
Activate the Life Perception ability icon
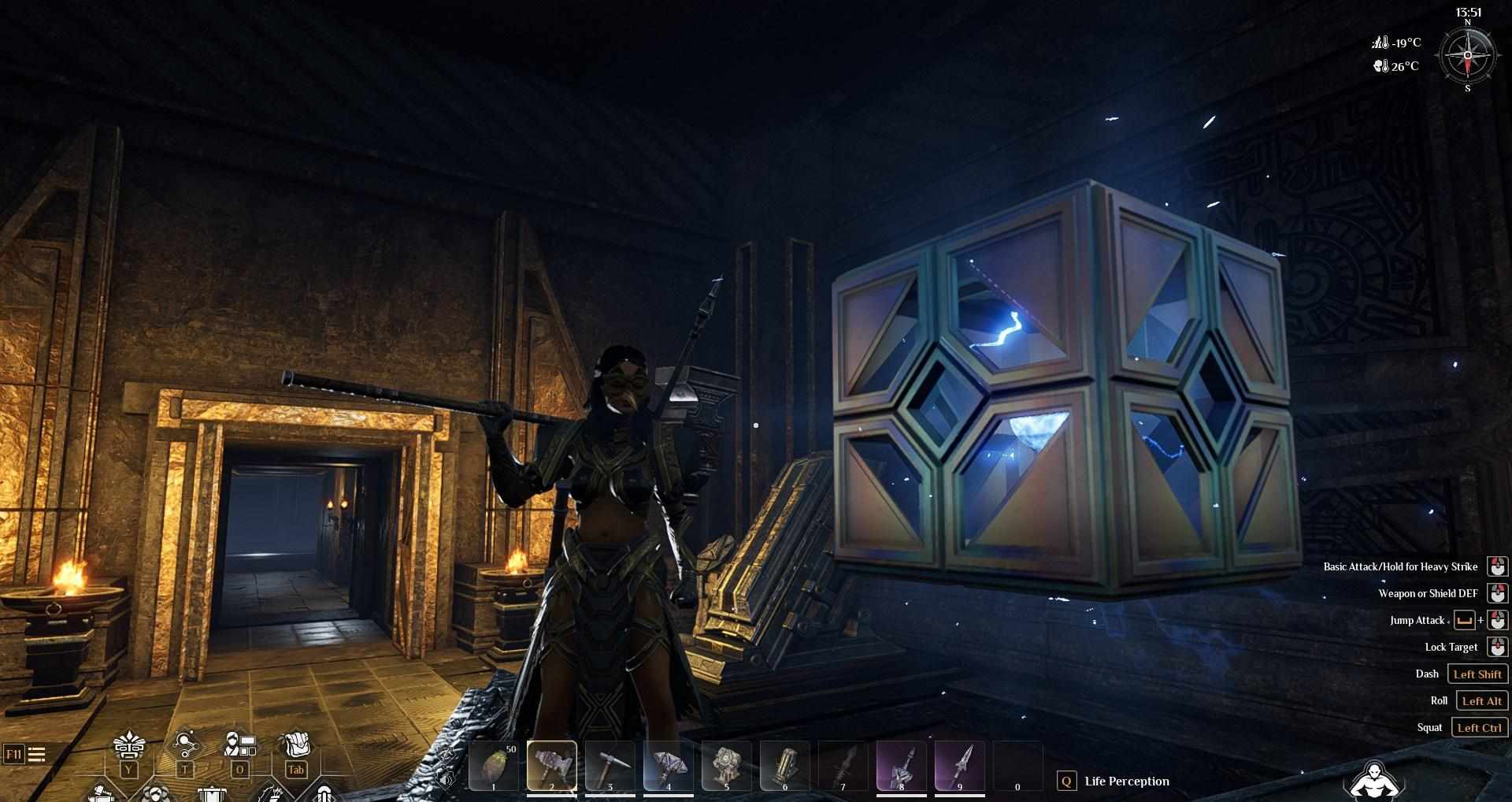[x=1067, y=781]
